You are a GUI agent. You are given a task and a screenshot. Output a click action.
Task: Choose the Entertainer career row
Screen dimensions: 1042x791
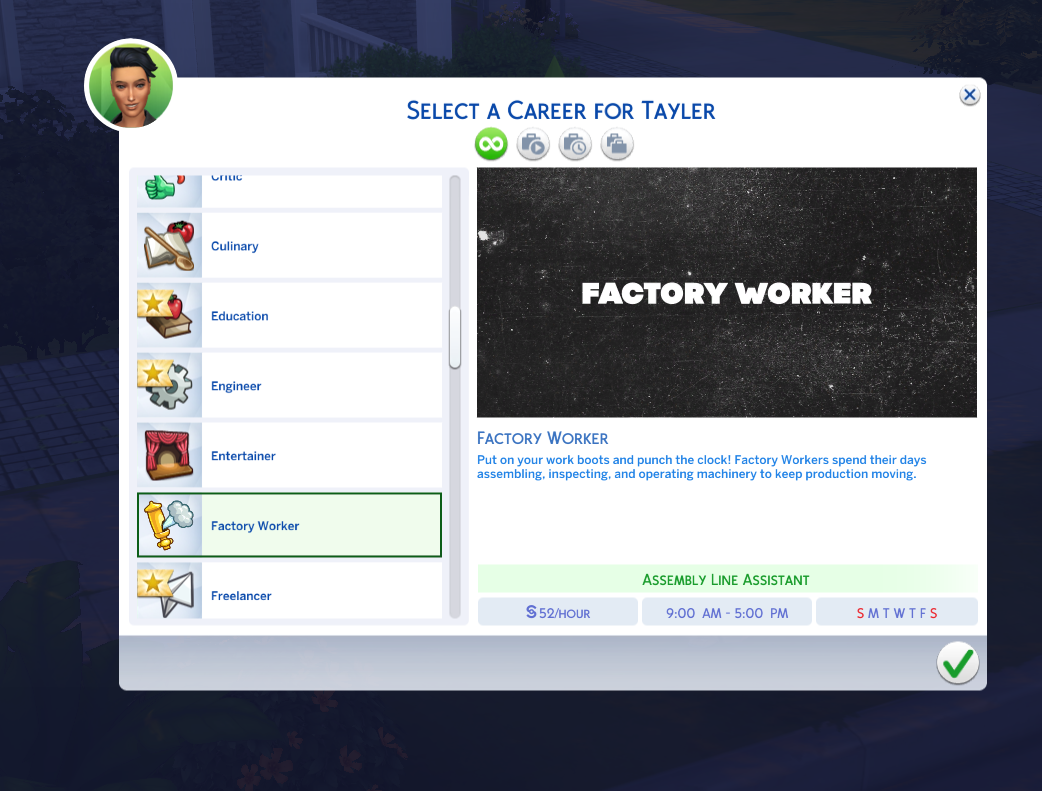click(x=289, y=456)
